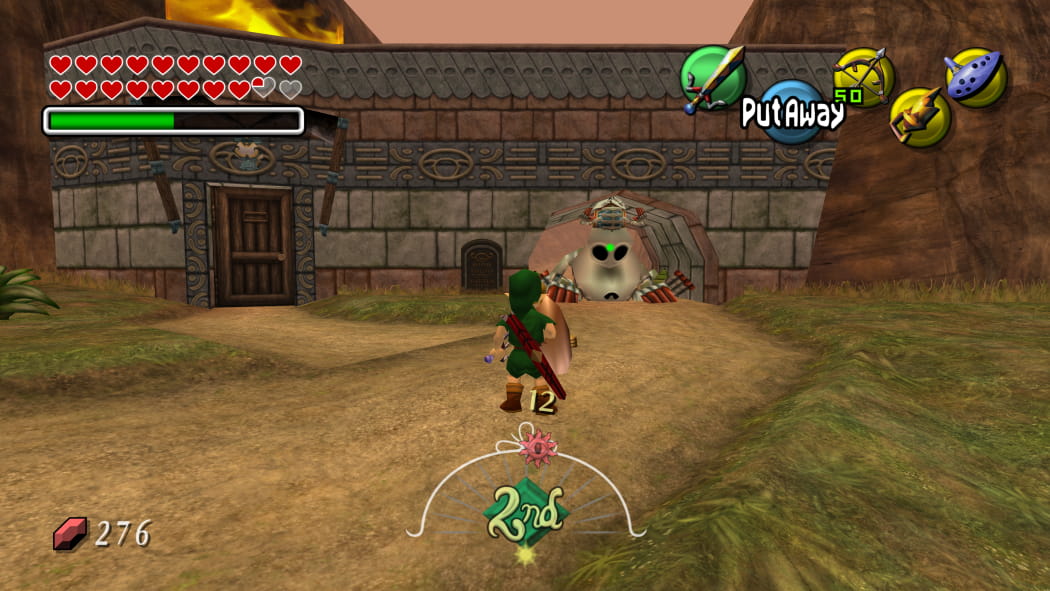The image size is (1050, 591).
Task: Equip the Hero's Bow item
Action: click(x=863, y=76)
